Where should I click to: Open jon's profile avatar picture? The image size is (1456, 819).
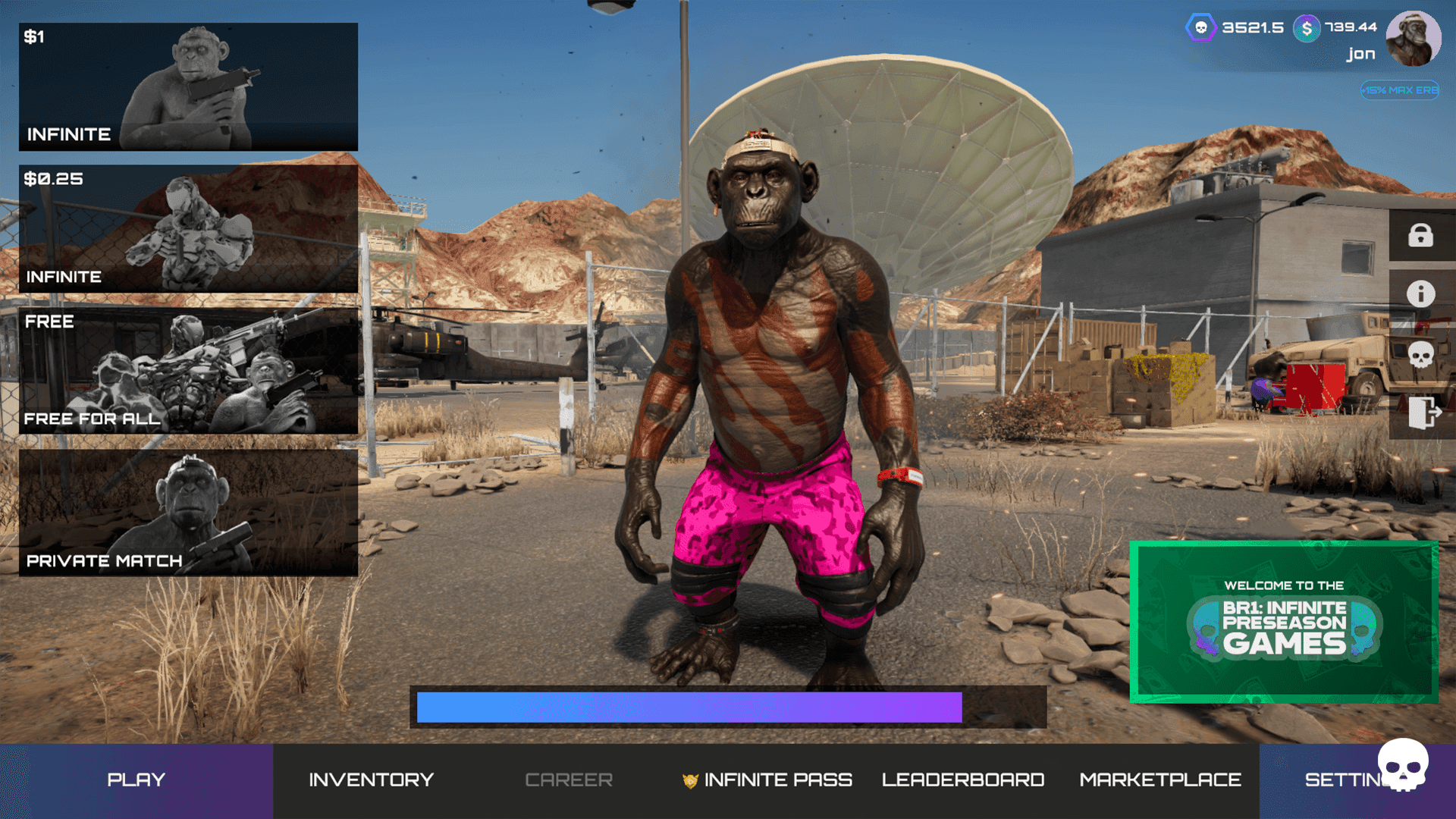(1414, 38)
